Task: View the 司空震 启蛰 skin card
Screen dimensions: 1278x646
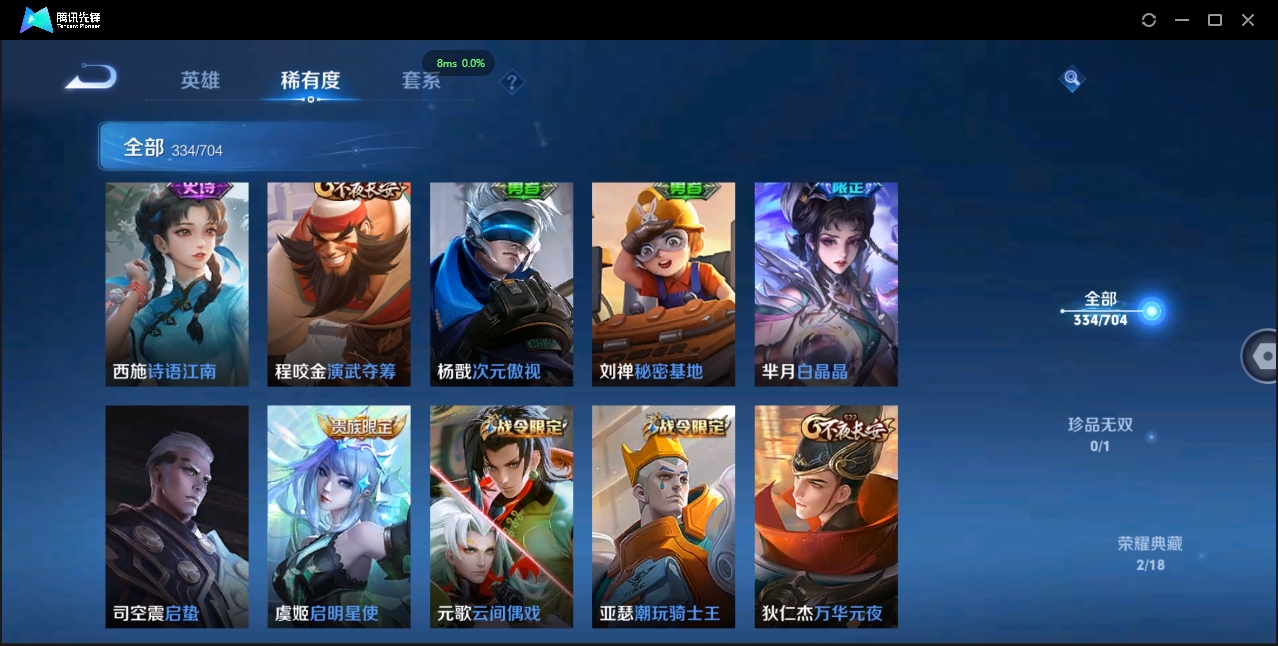Action: 177,516
